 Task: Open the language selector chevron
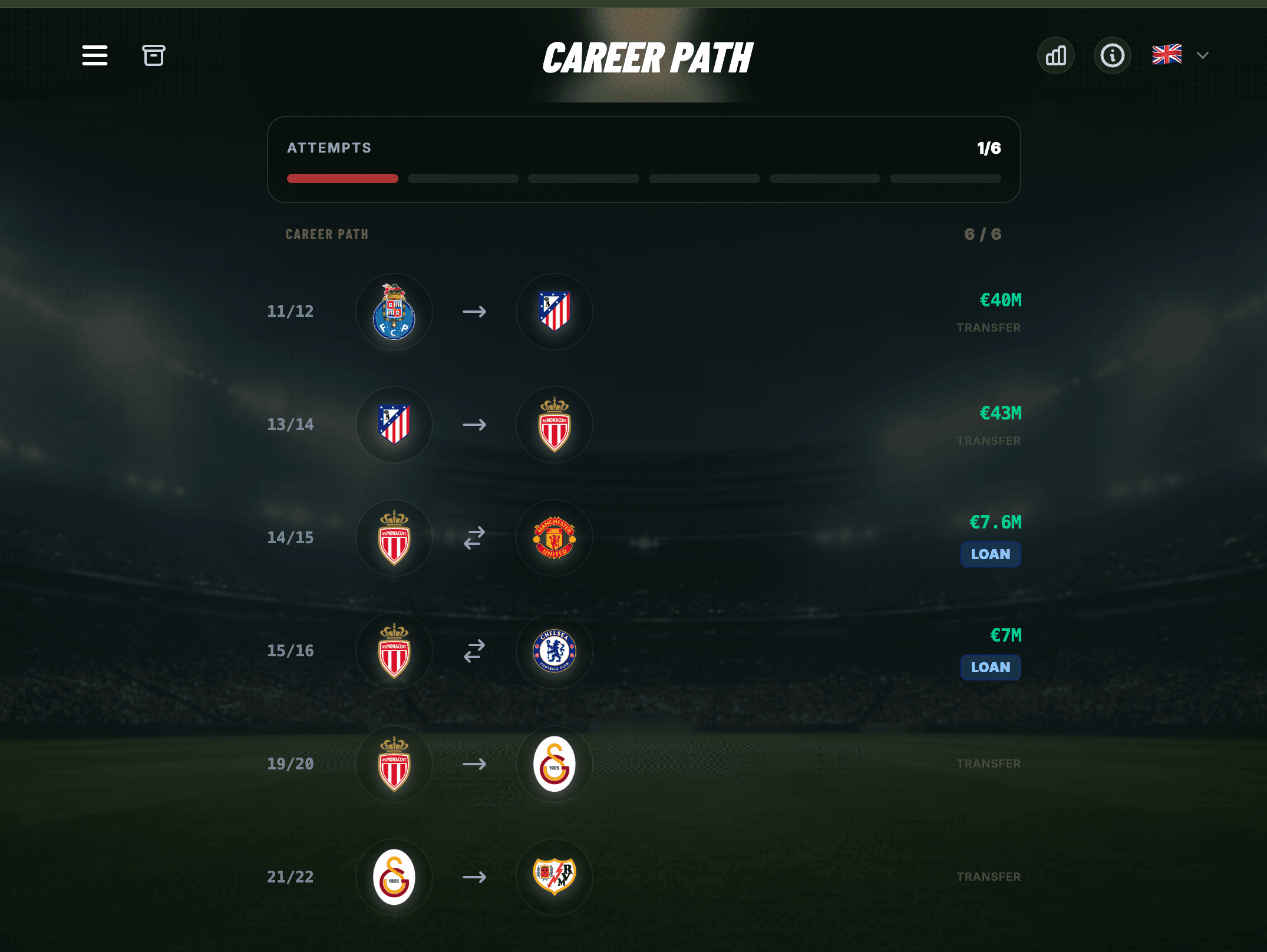1202,55
